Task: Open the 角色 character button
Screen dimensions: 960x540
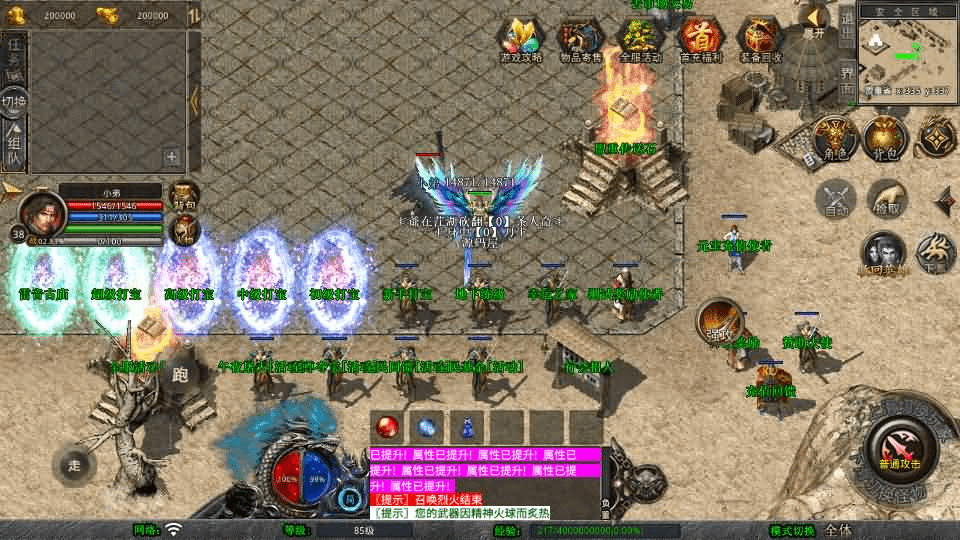Action: coord(833,139)
